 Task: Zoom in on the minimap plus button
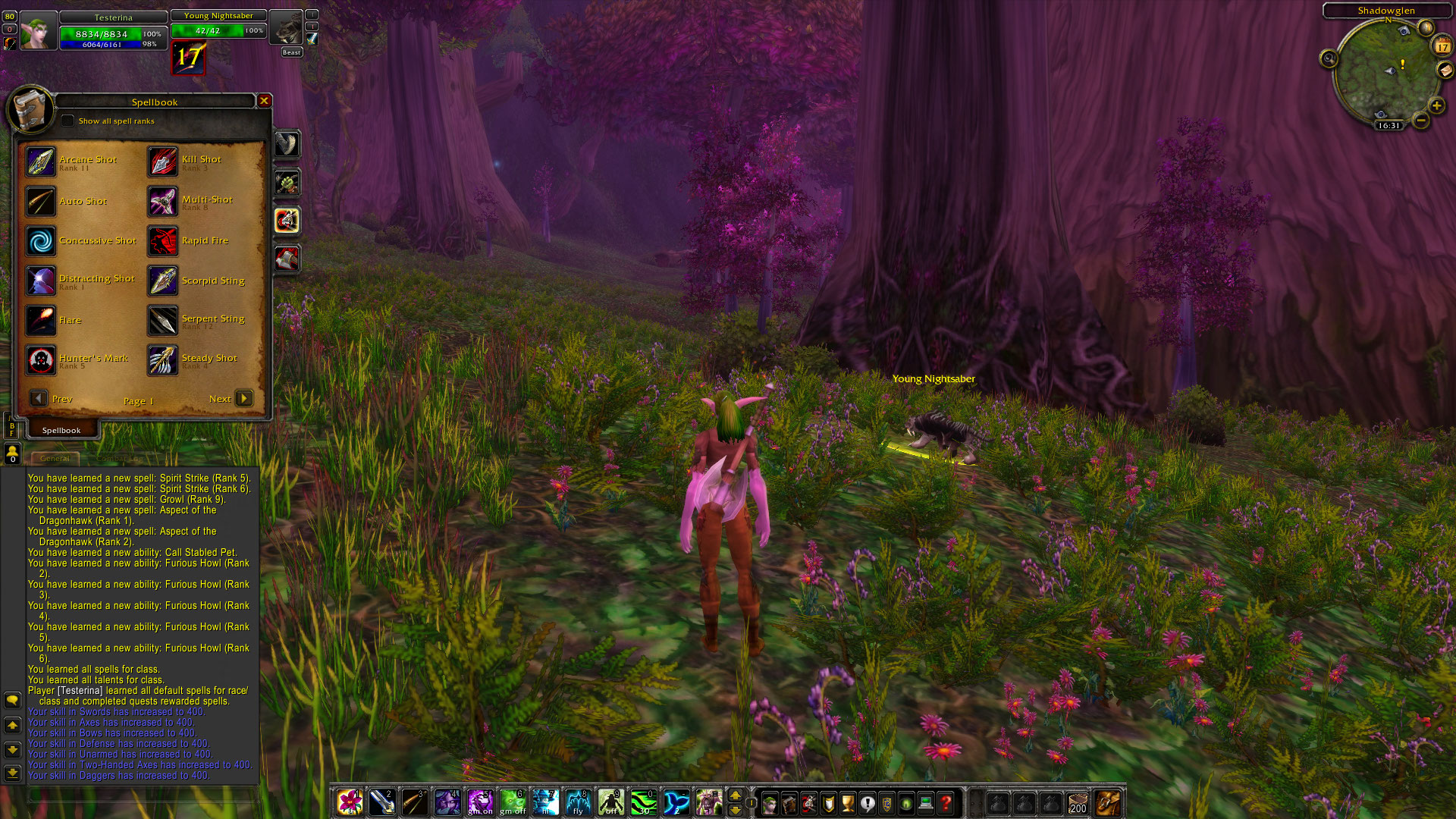1436,107
